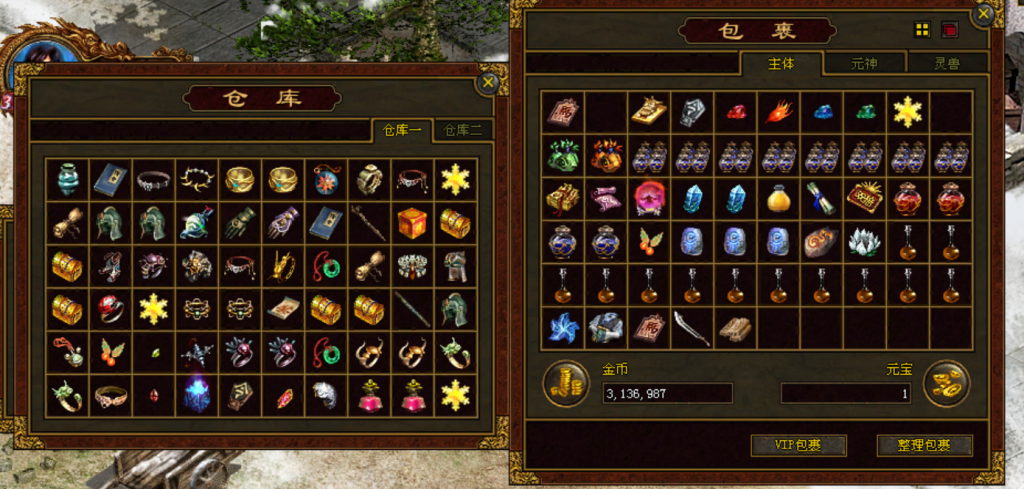Select the 仓库一 warehouse tab

pyautogui.click(x=402, y=130)
